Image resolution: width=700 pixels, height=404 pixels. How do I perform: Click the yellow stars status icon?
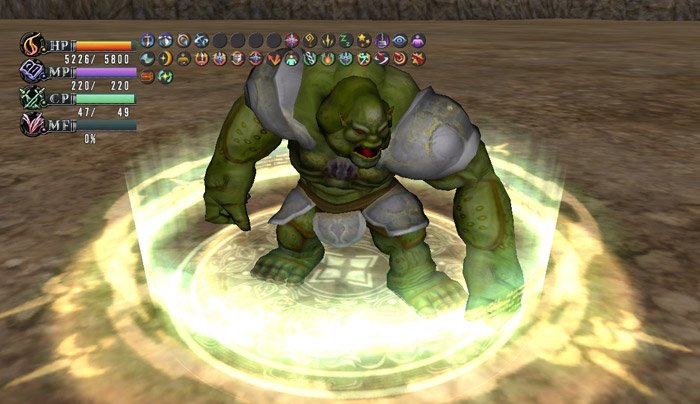pos(363,40)
